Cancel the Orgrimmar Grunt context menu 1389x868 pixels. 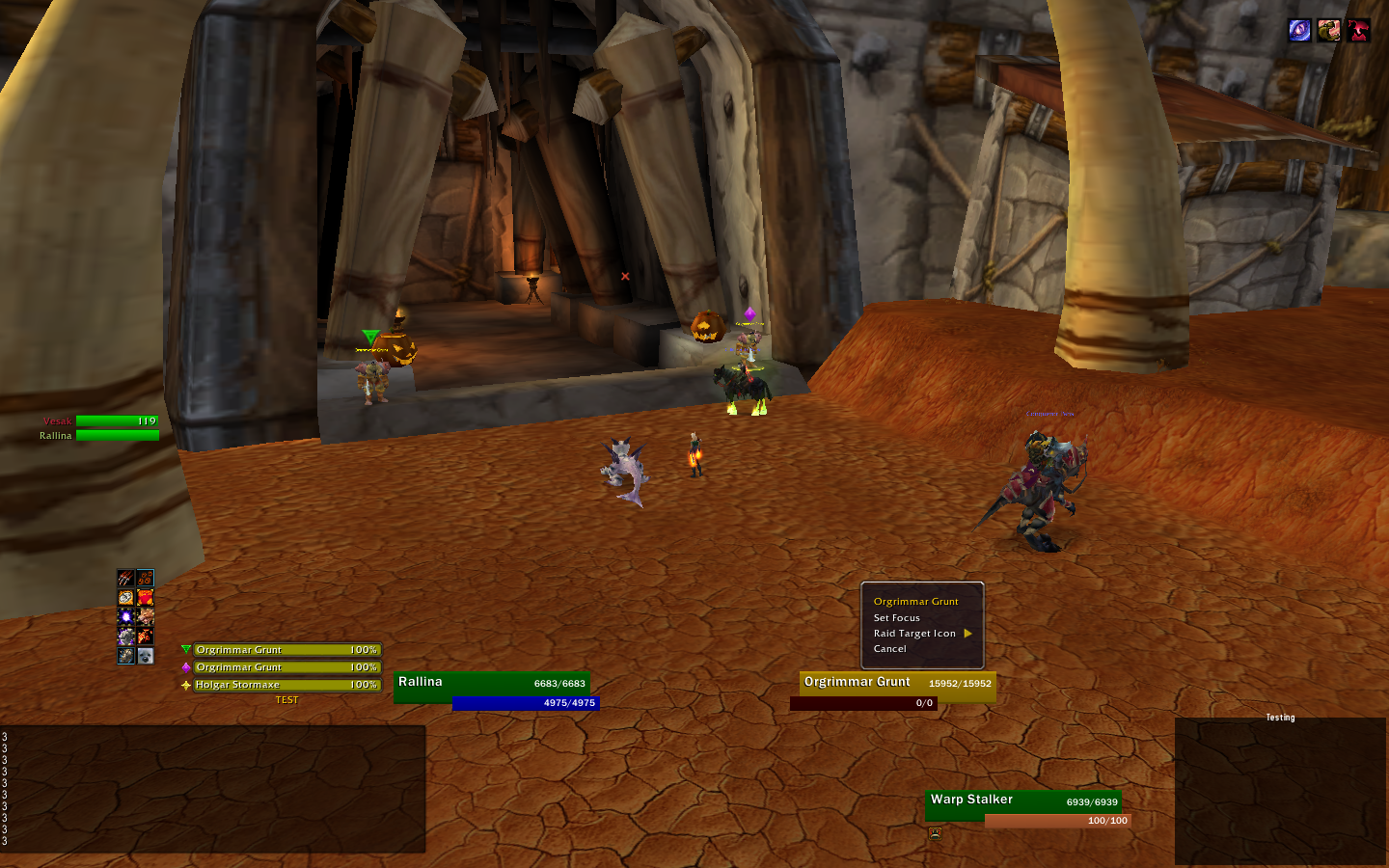coord(890,649)
